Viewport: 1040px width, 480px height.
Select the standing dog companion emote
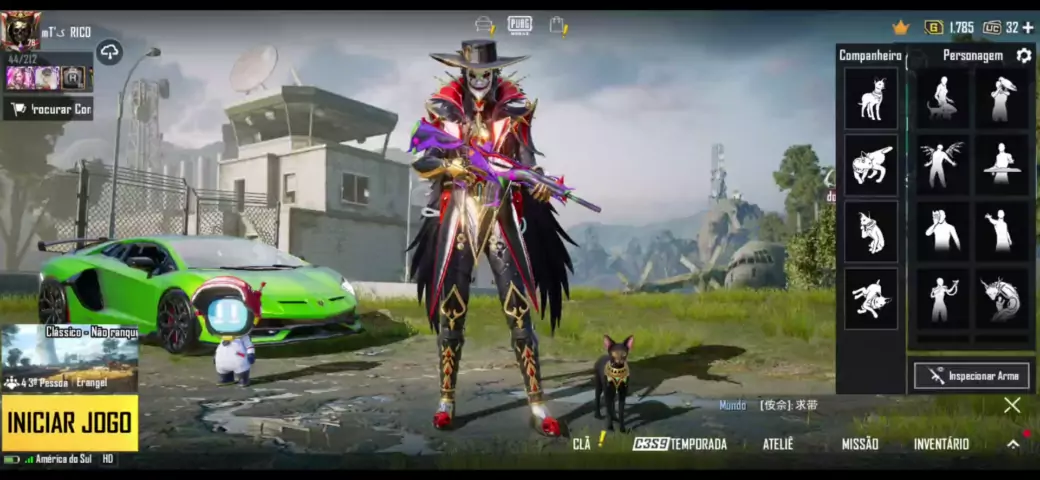pos(870,98)
